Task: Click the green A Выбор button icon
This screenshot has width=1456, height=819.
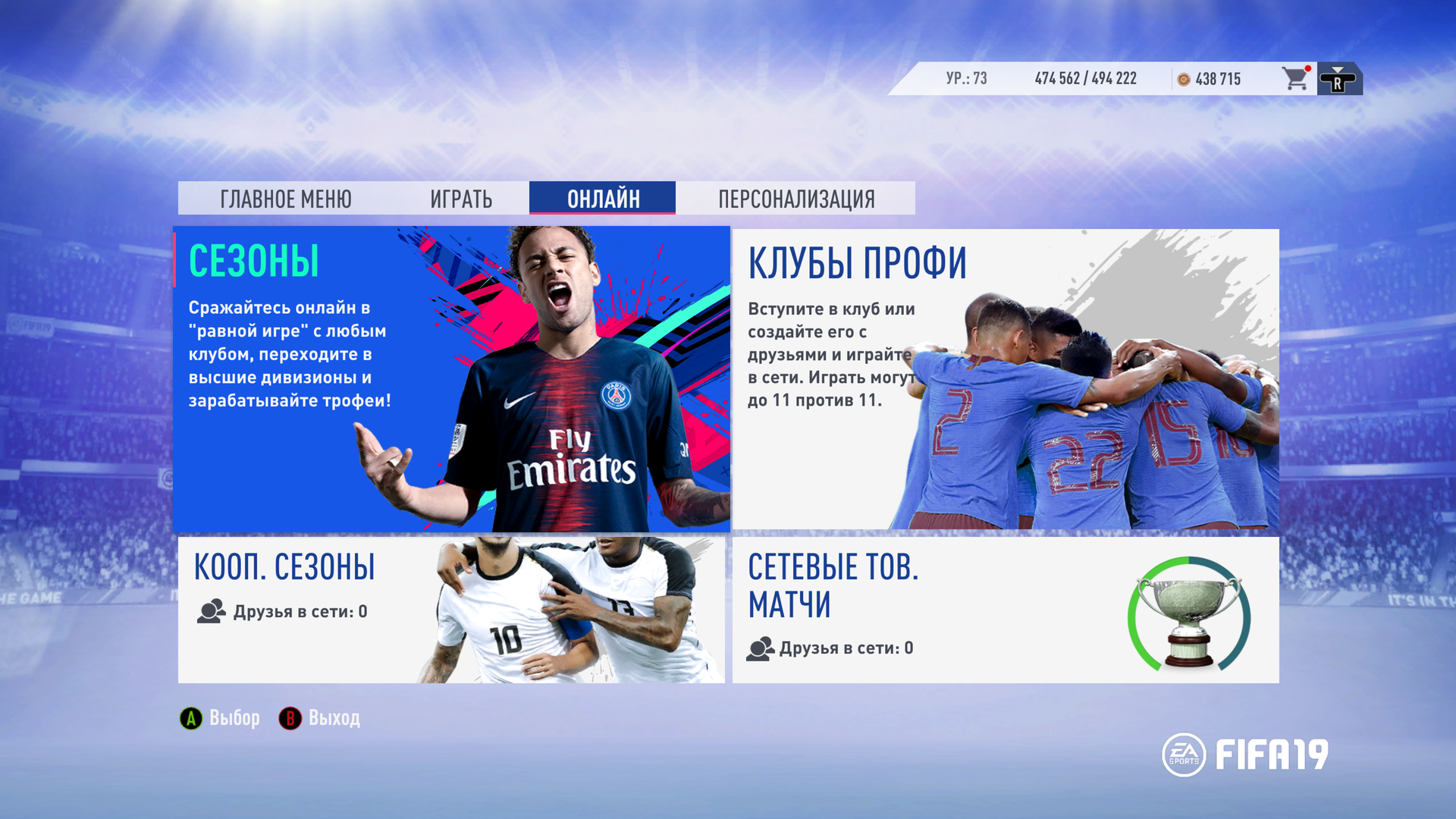Action: 190,717
